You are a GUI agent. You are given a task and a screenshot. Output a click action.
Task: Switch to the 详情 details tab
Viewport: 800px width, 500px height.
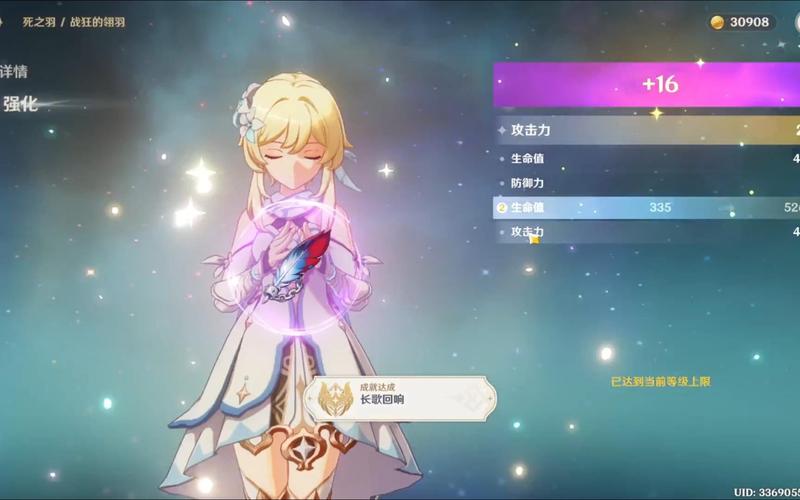tap(13, 72)
